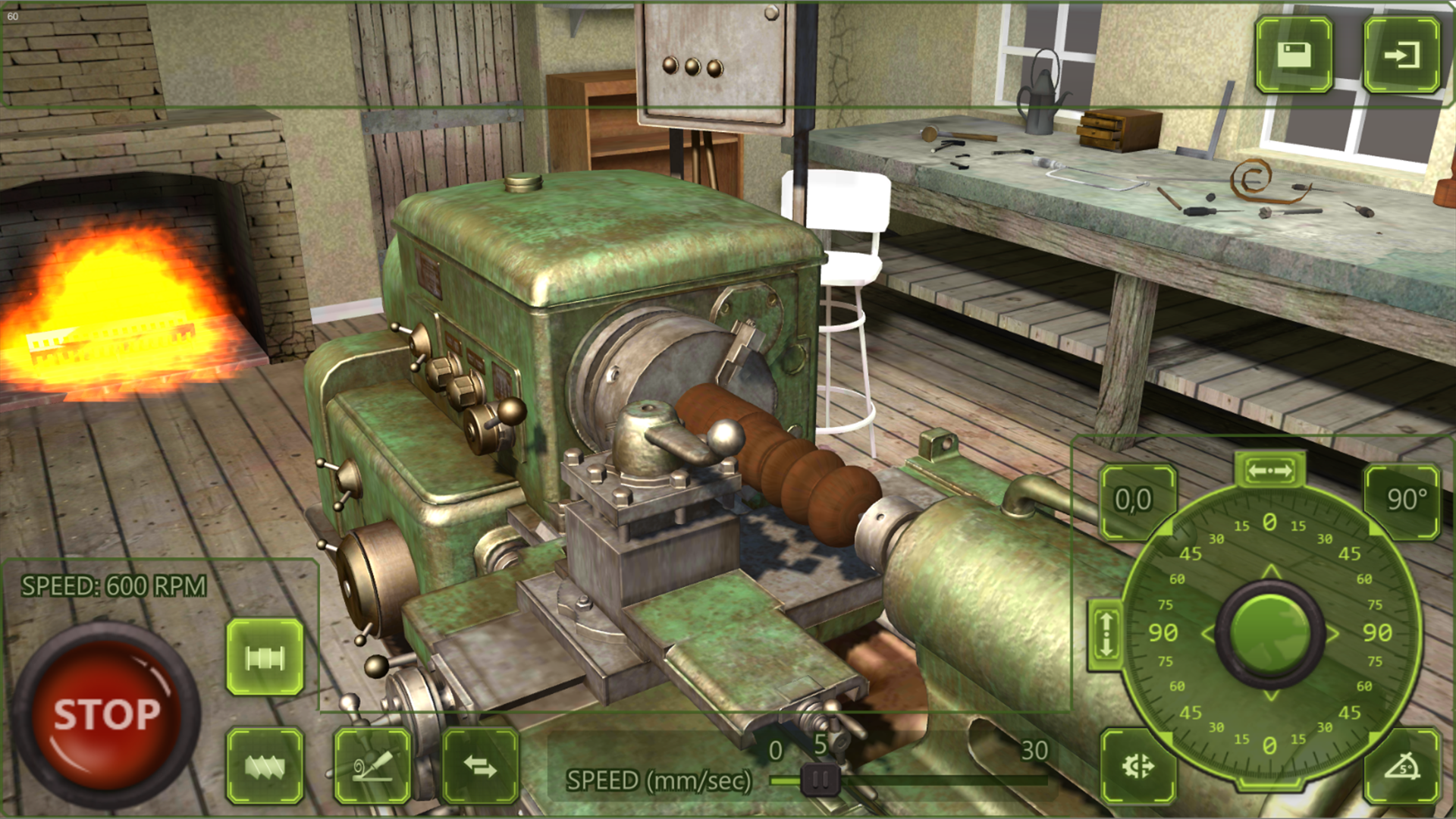
Task: Activate the vertical movement arrows button
Action: pyautogui.click(x=1106, y=634)
